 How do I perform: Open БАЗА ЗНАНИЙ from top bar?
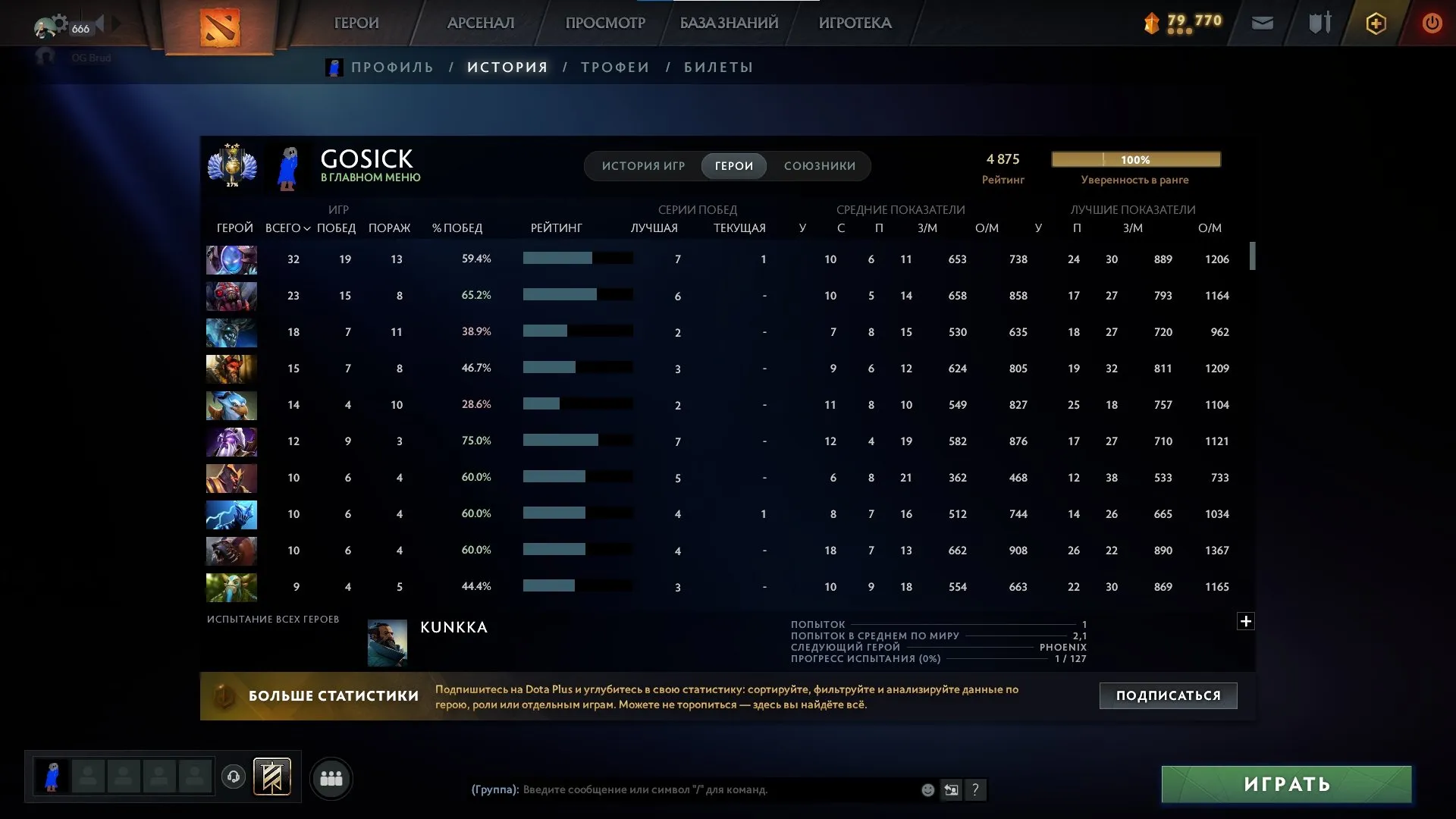pyautogui.click(x=729, y=23)
